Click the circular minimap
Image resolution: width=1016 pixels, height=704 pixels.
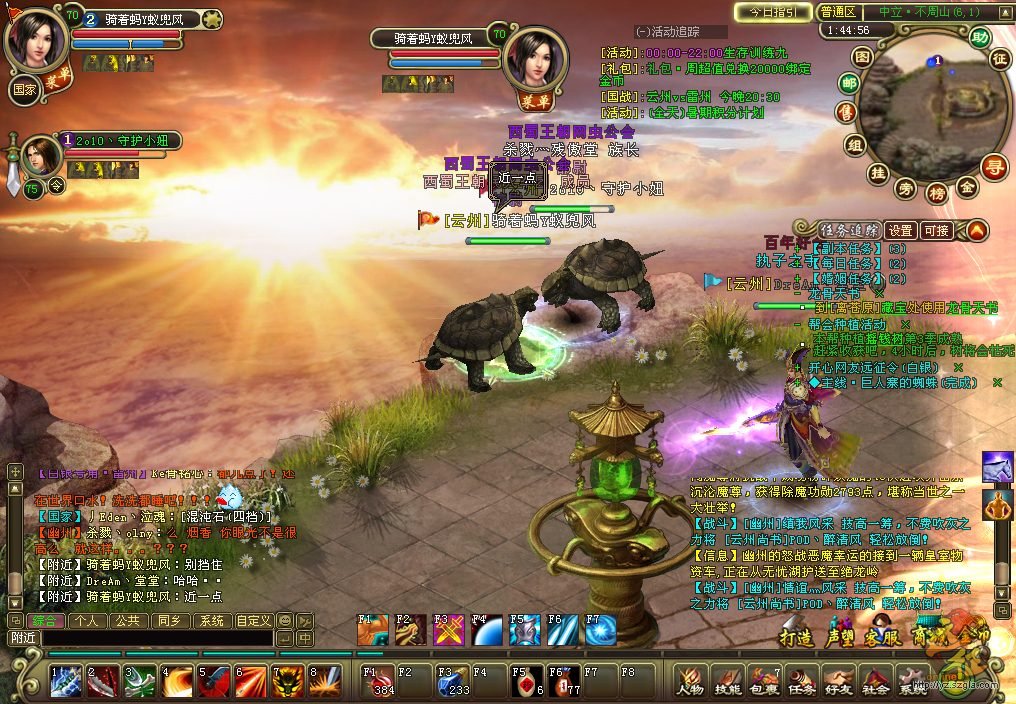coord(926,107)
